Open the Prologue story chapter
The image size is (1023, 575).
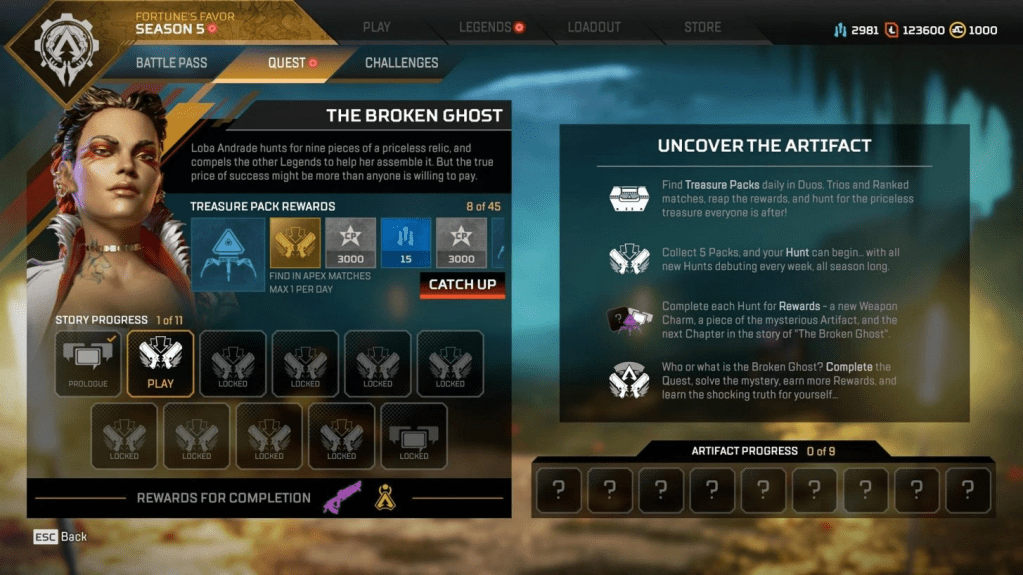pos(88,364)
